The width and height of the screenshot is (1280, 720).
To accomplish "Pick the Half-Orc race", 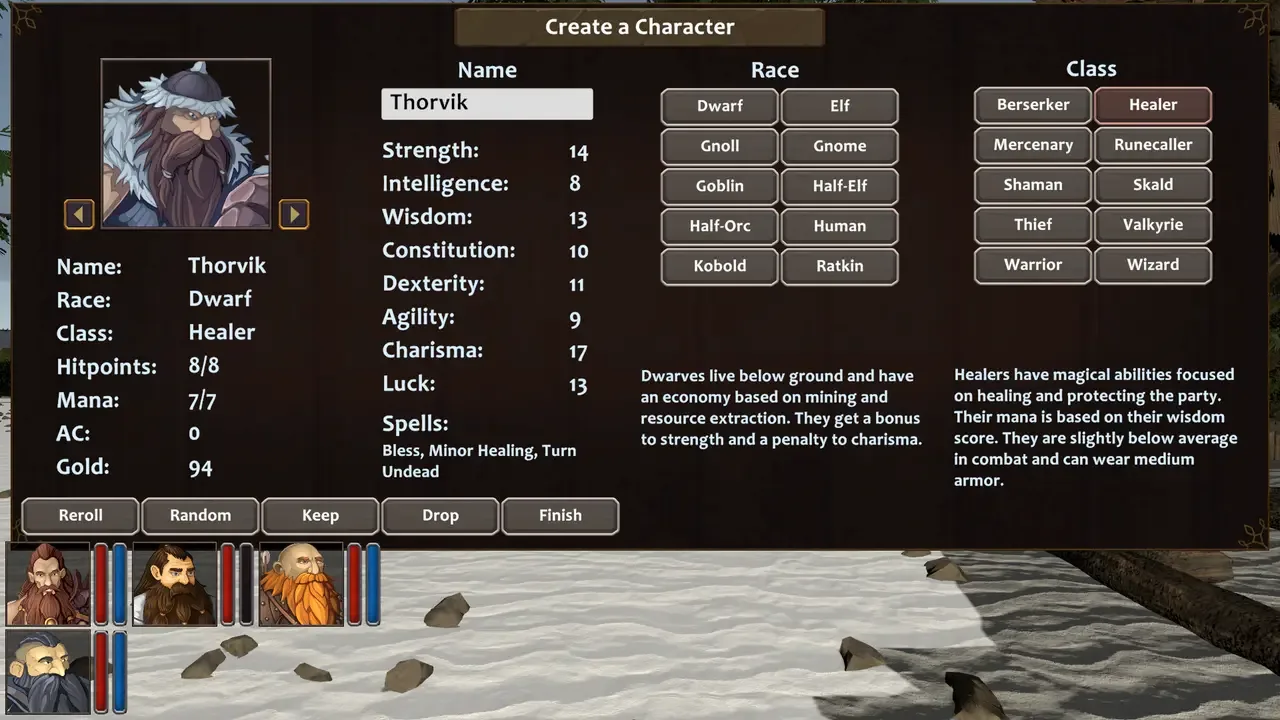I will (x=719, y=226).
